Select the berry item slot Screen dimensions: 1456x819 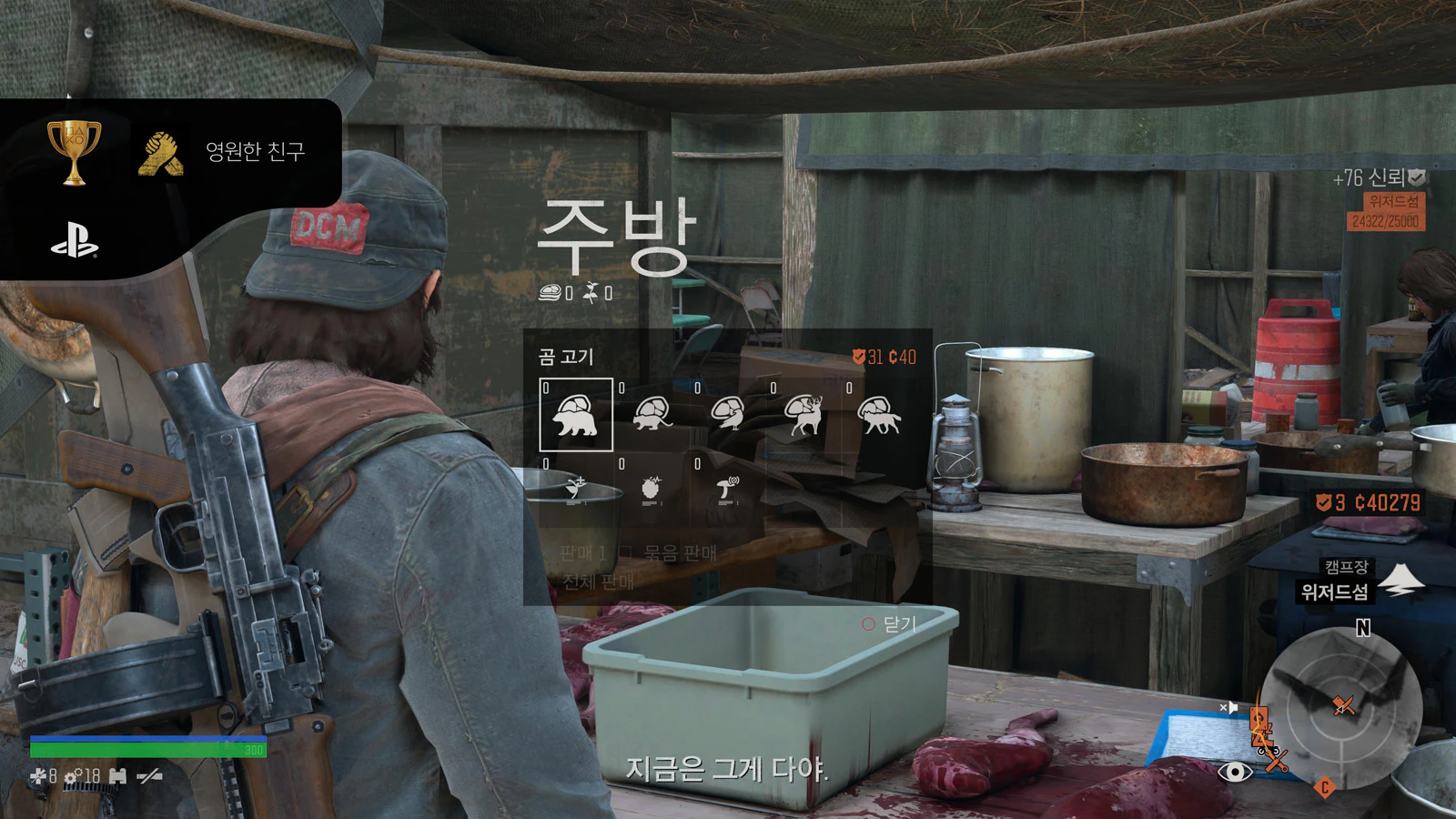coord(652,490)
